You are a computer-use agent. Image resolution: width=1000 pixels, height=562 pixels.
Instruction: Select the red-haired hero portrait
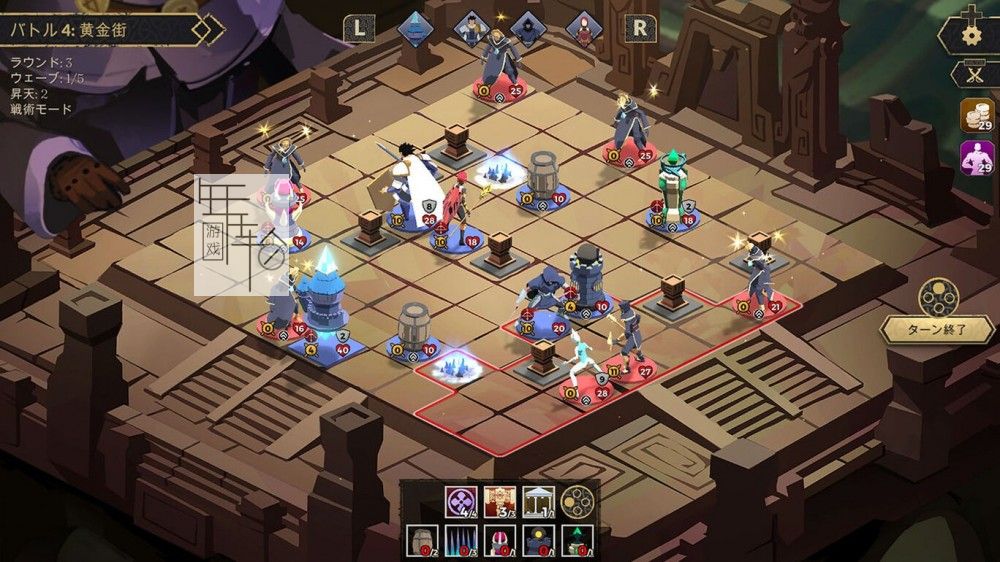pyautogui.click(x=584, y=27)
